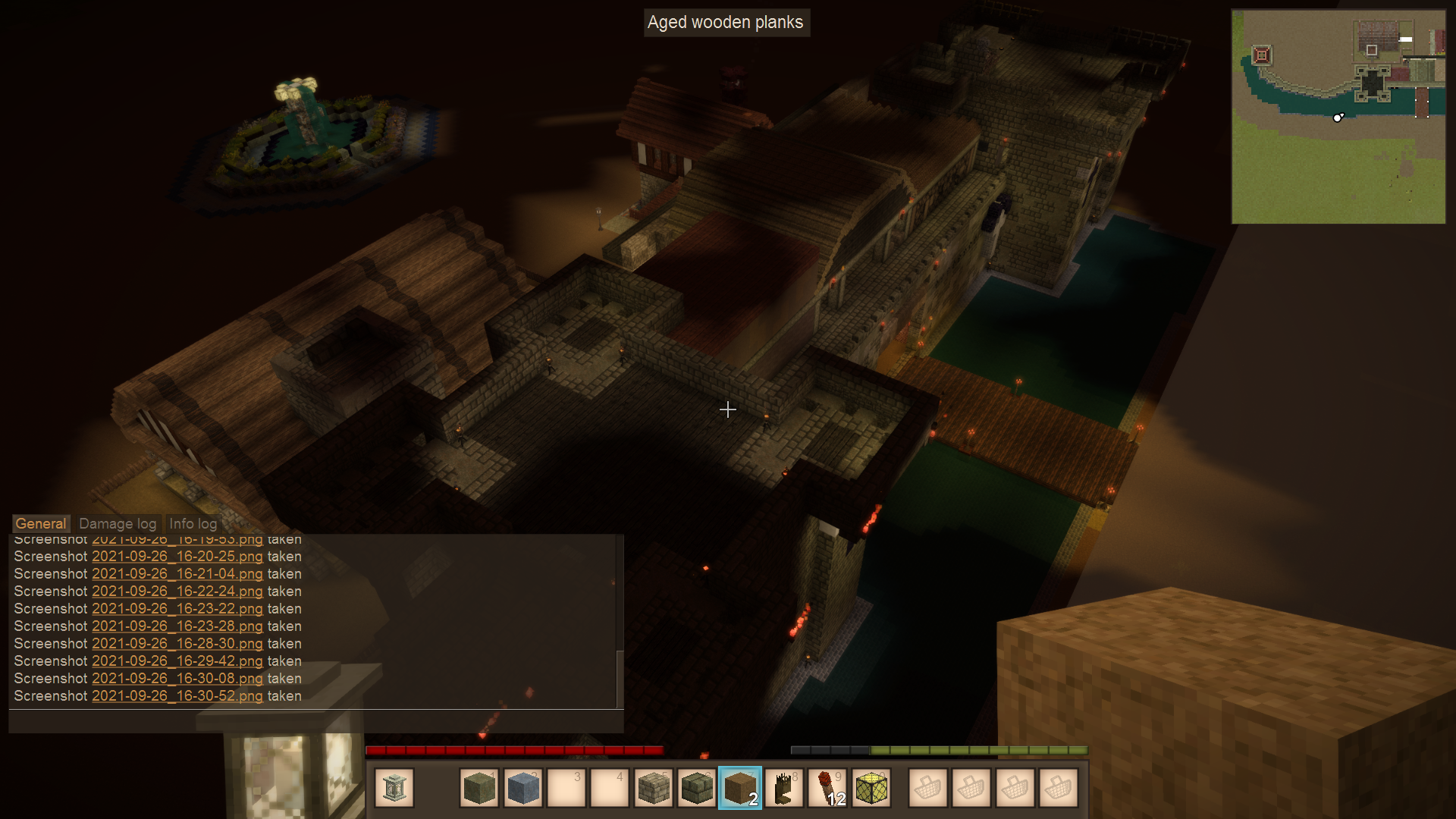Open the 2021-09-26_16-23-22.png screenshot link
The width and height of the screenshot is (1456, 819).
tap(177, 609)
